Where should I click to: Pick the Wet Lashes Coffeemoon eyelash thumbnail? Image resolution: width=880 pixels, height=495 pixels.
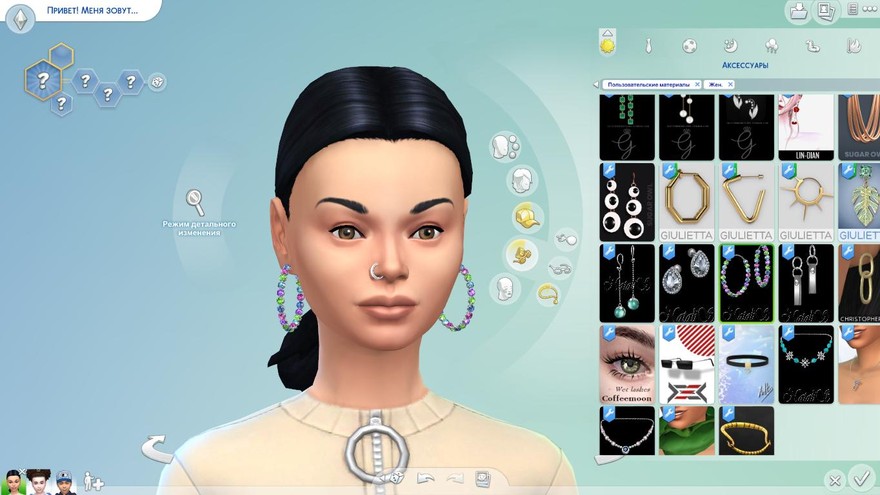(x=627, y=364)
